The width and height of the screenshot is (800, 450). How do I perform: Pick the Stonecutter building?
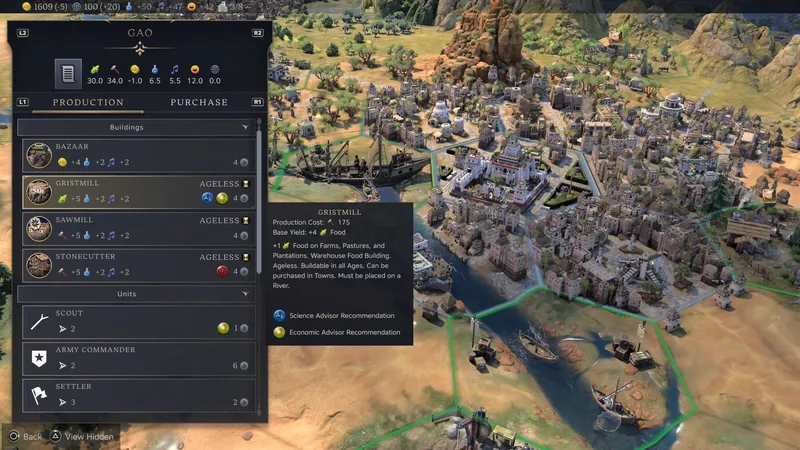point(137,263)
